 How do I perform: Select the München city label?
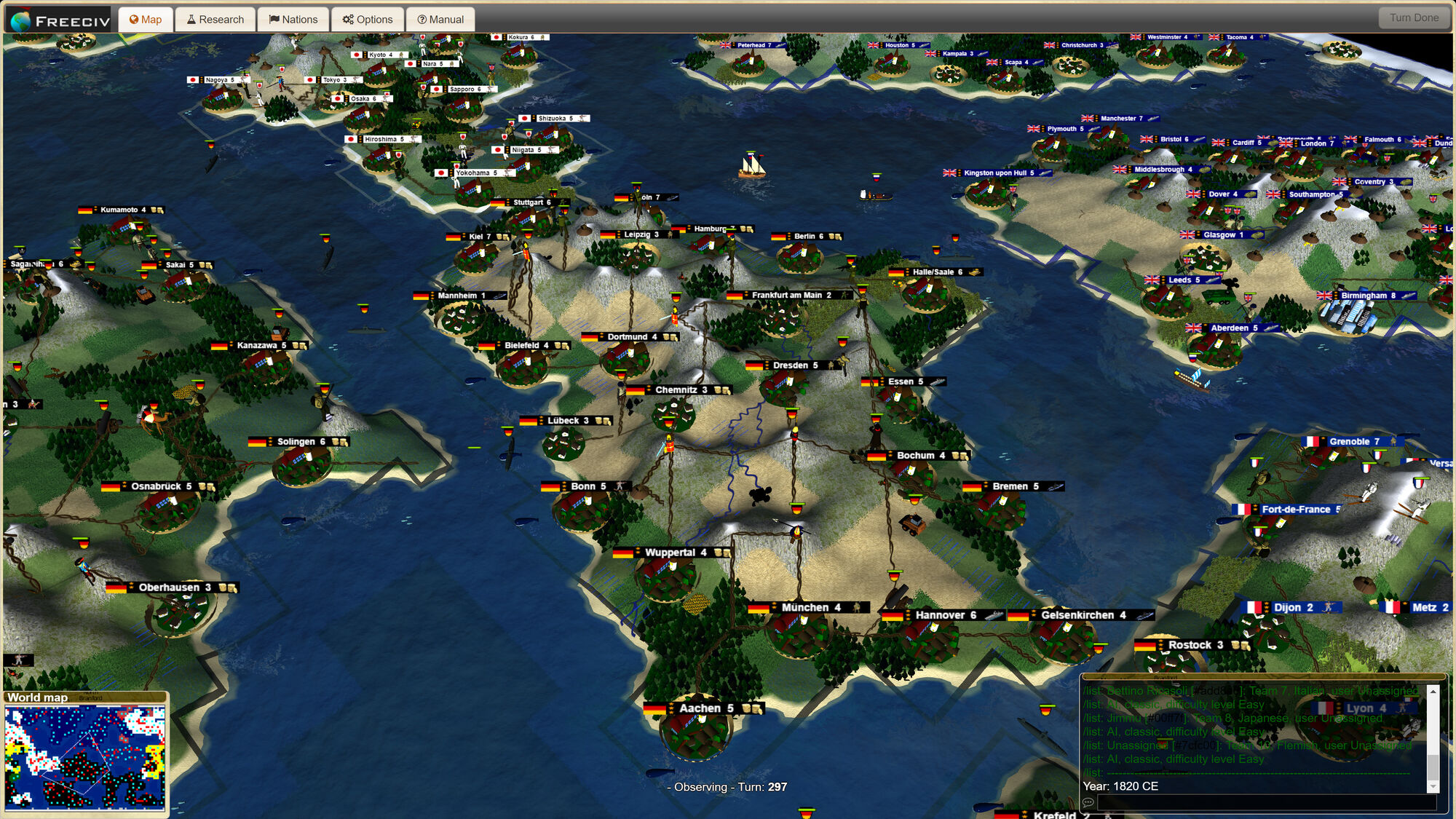[808, 608]
